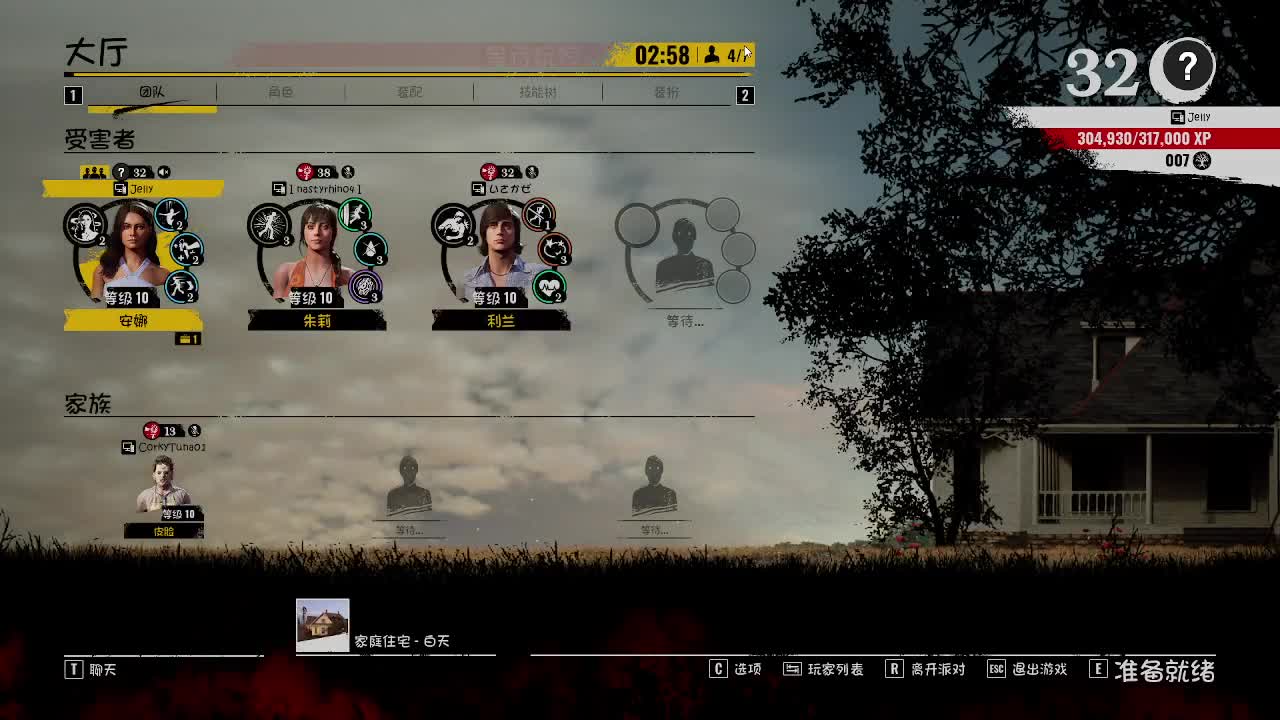Image resolution: width=1280 pixels, height=720 pixels.
Task: Click the microphone icon next to hastyrhino91
Action: pyautogui.click(x=348, y=170)
